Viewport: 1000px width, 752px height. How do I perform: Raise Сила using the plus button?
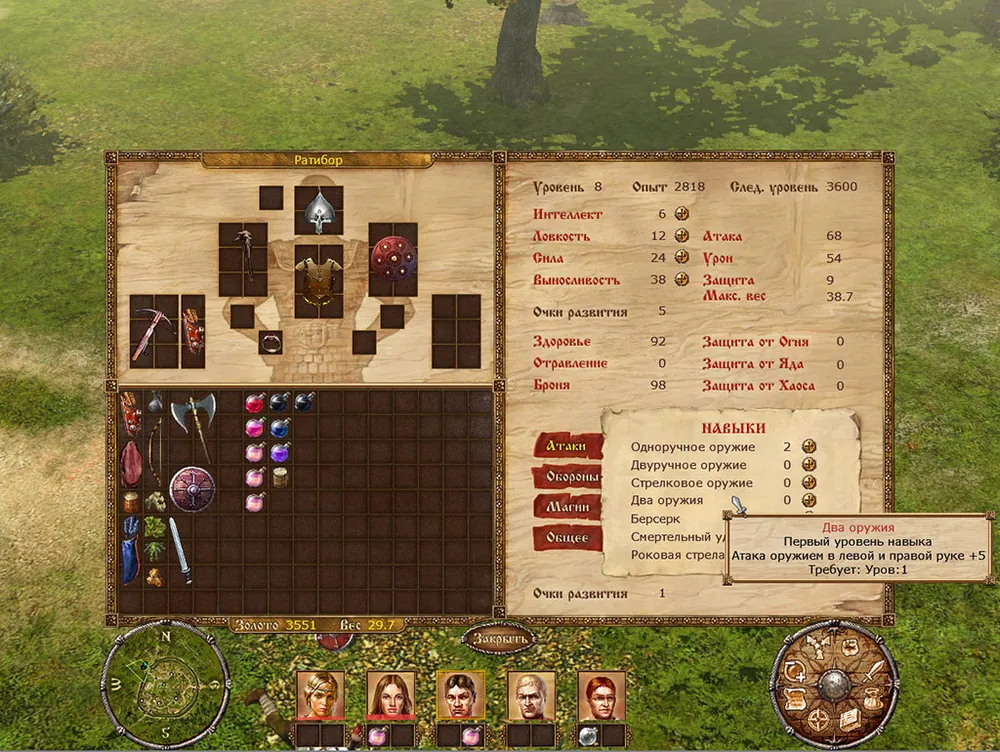(681, 257)
